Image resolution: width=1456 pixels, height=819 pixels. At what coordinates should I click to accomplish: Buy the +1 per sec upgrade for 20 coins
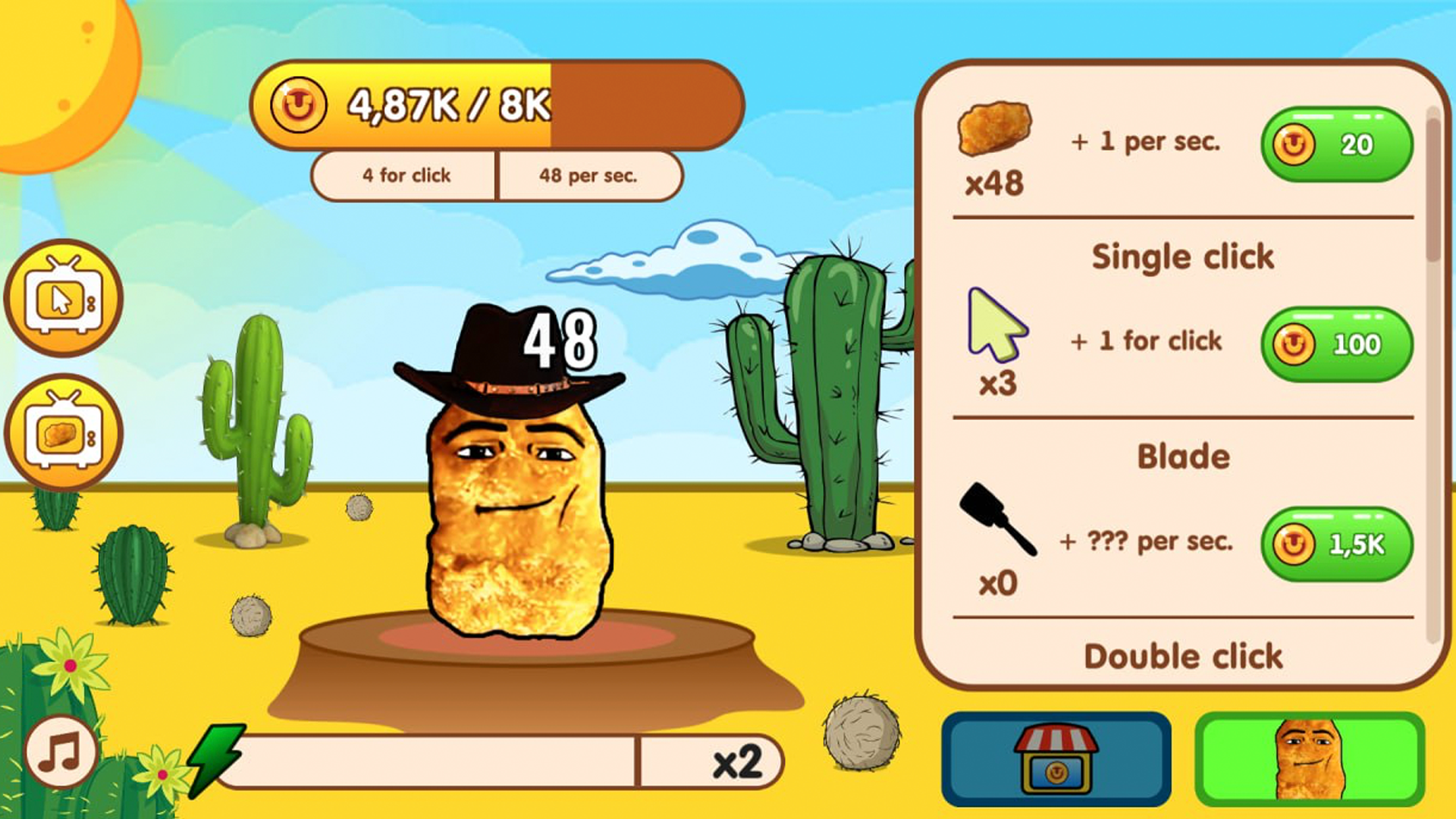[x=1337, y=144]
